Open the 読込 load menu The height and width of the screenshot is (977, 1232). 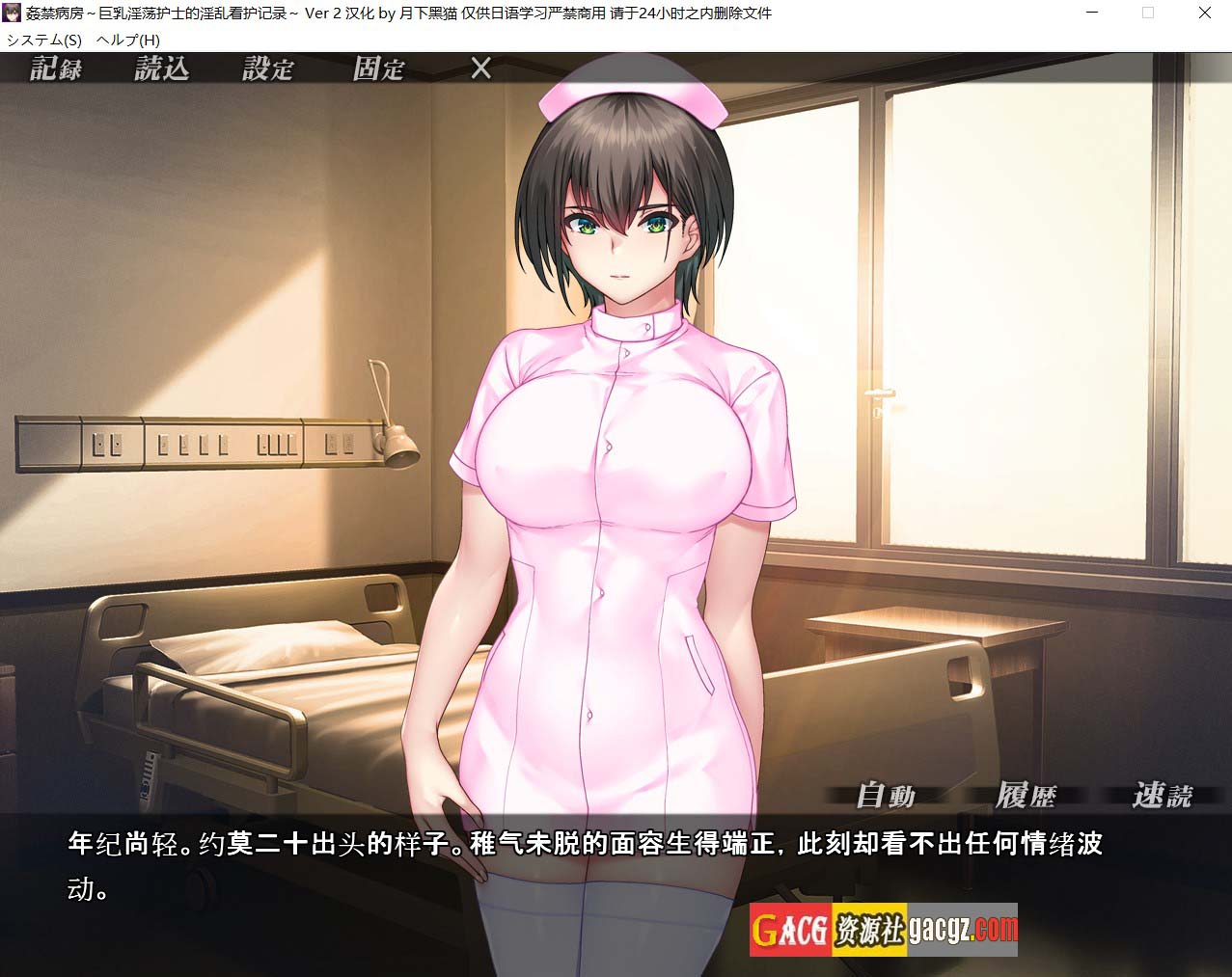[161, 68]
